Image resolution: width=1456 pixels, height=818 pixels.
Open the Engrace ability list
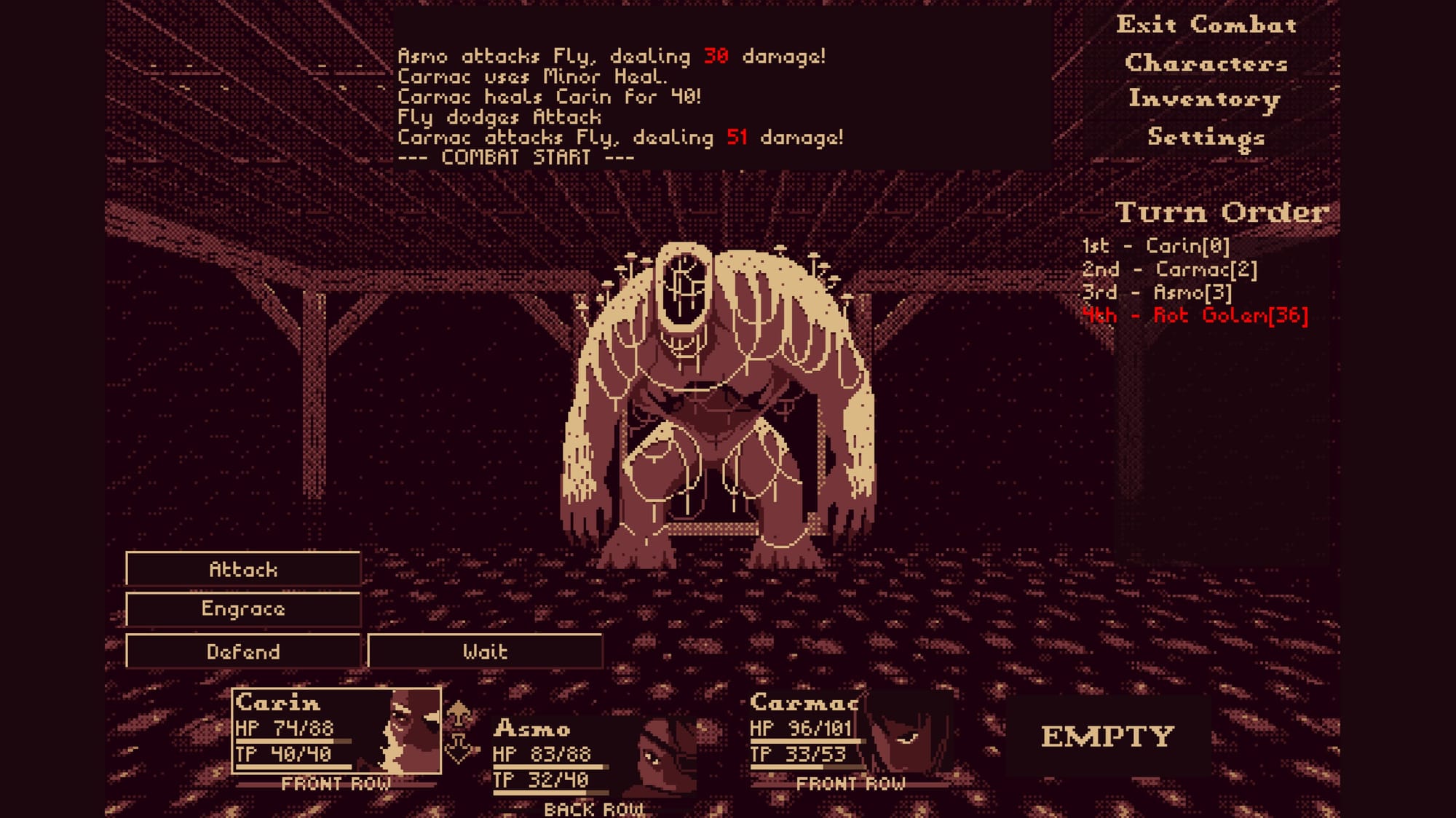(x=243, y=609)
